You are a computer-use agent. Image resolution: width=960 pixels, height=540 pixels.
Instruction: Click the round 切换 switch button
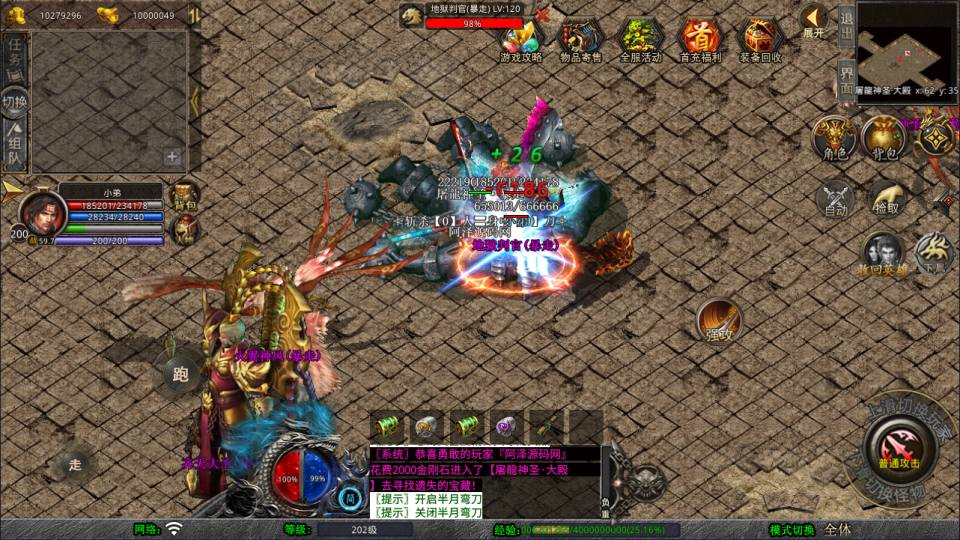pos(15,101)
